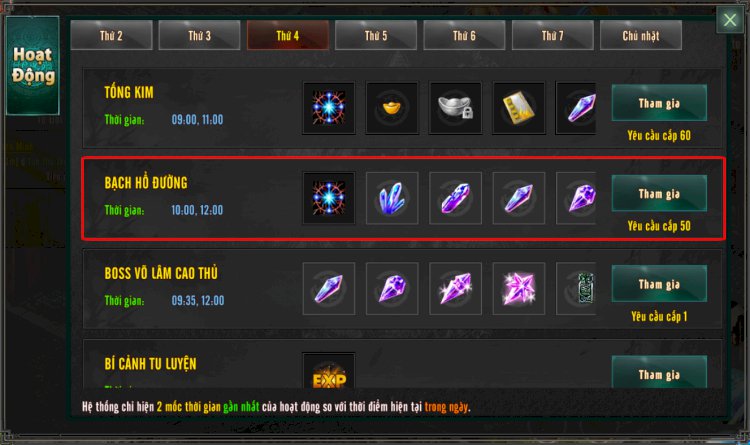This screenshot has width=750, height=445.
Task: Show the Thứ 6 activities tab
Action: (464, 35)
